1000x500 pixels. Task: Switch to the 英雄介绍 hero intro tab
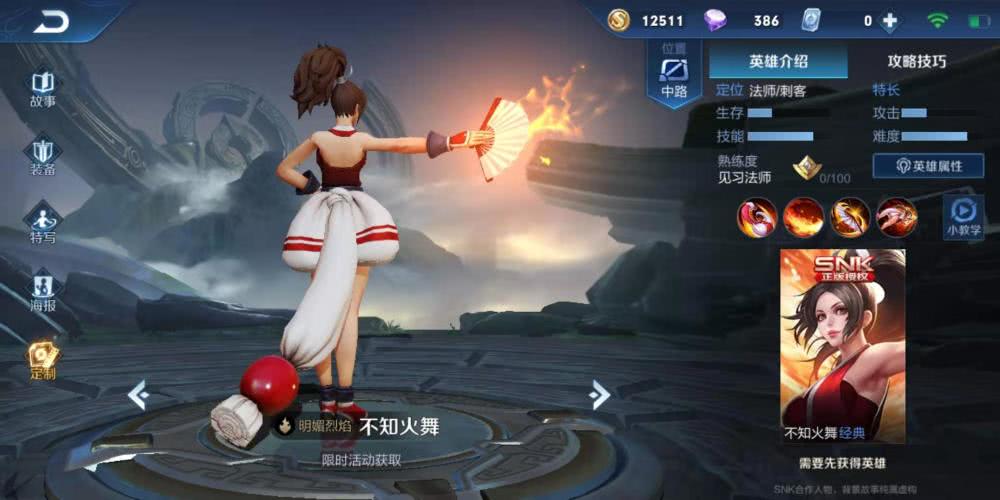(x=778, y=61)
